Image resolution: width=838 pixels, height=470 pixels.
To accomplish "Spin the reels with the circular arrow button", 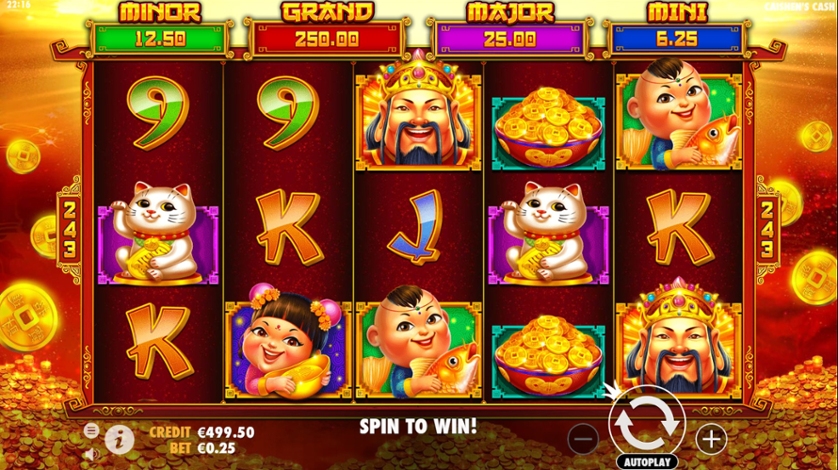I will [x=646, y=422].
